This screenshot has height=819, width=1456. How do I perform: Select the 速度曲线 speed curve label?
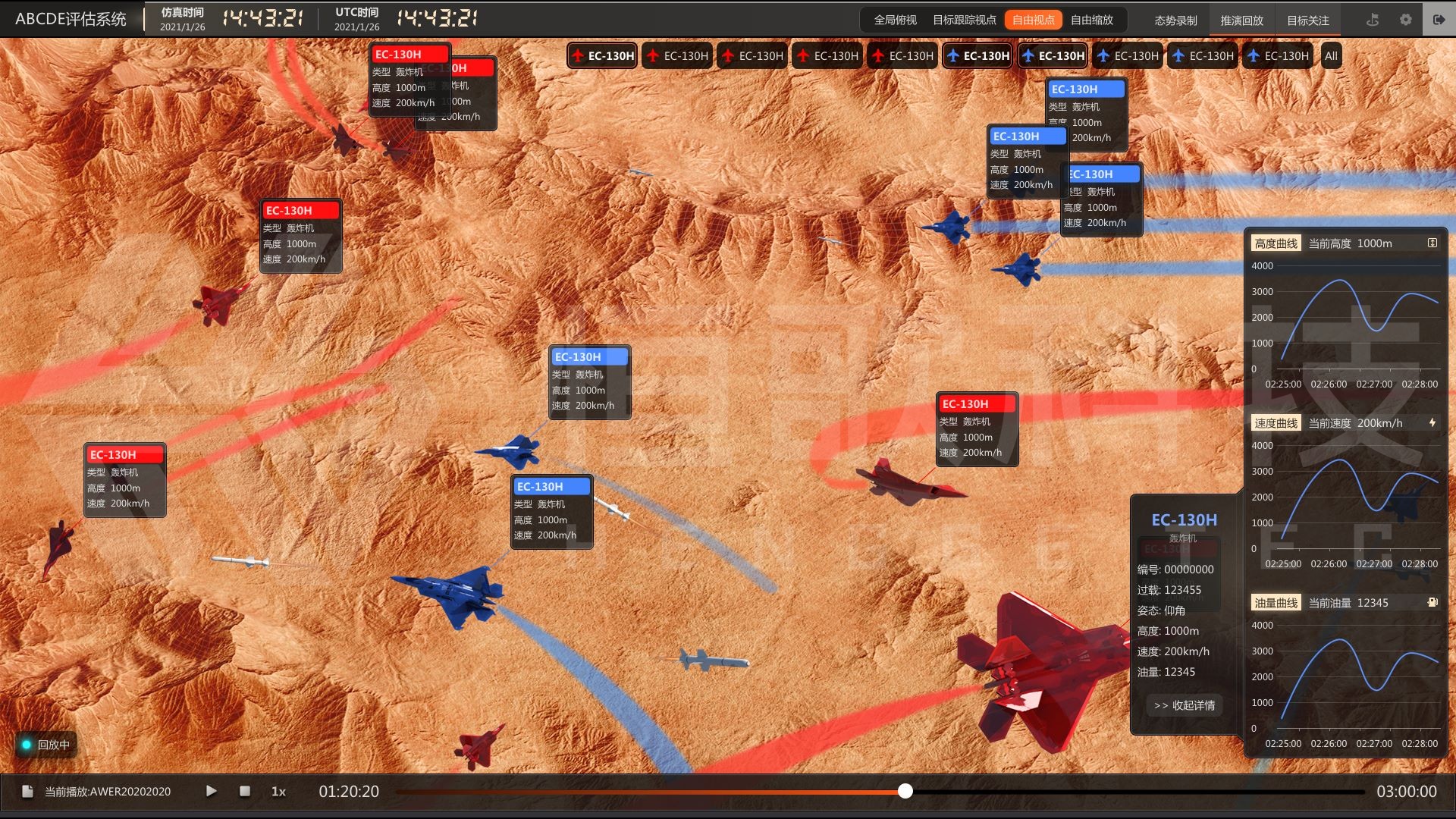pyautogui.click(x=1276, y=423)
